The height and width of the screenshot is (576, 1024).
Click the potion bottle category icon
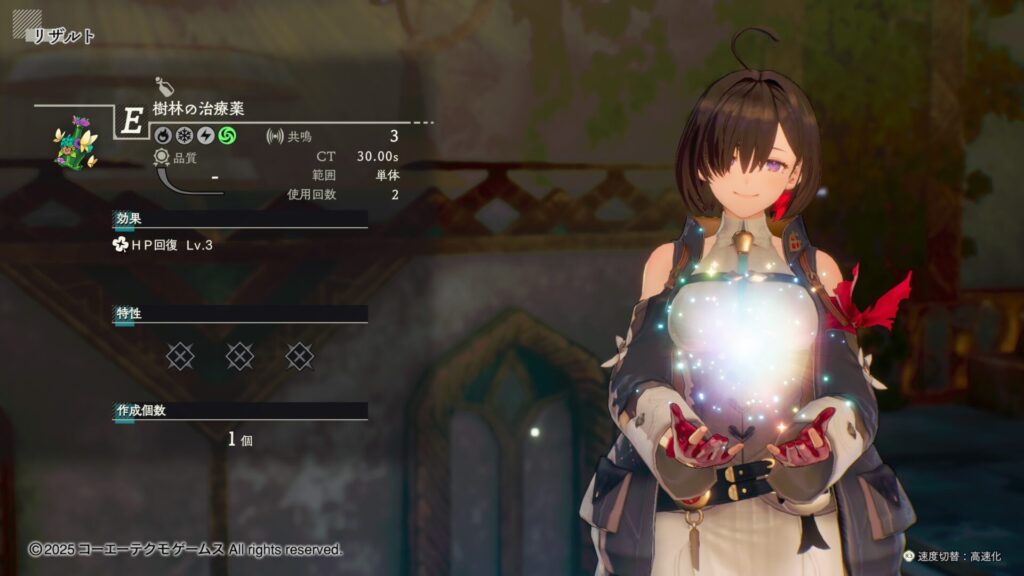165,86
